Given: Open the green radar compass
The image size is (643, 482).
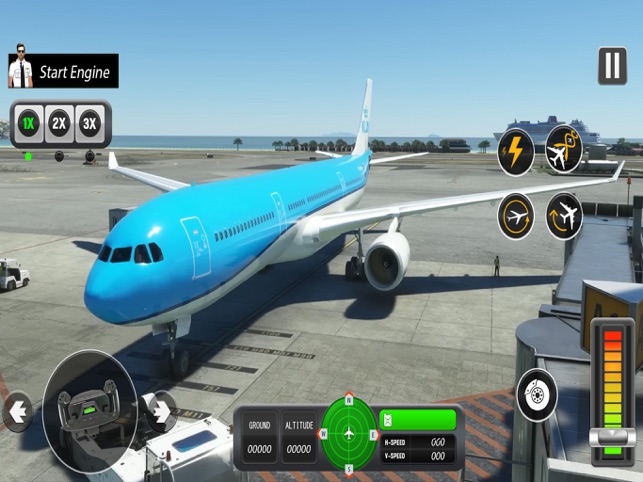Looking at the screenshot, I should [x=349, y=434].
